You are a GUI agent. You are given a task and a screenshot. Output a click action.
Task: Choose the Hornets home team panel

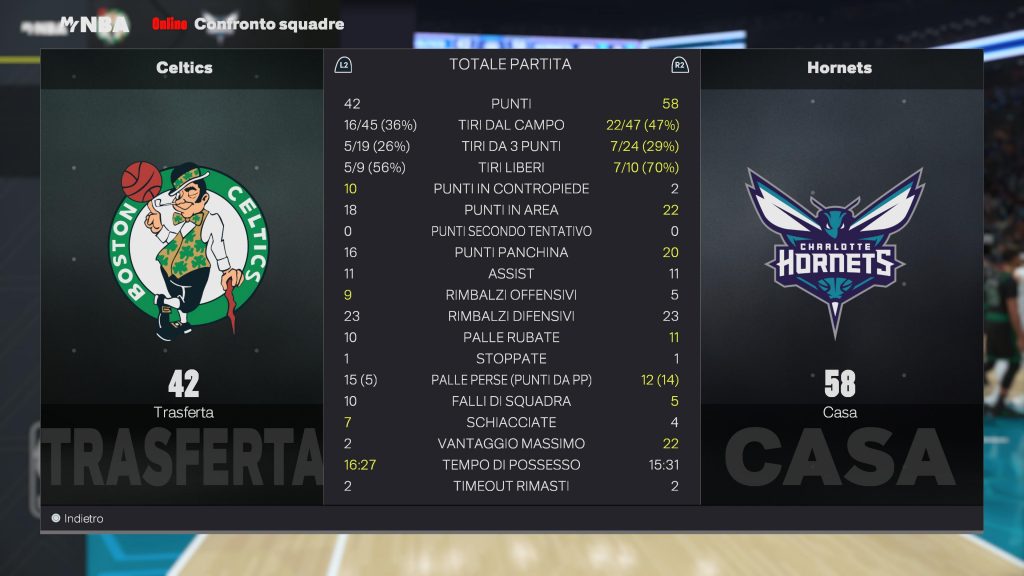[839, 270]
